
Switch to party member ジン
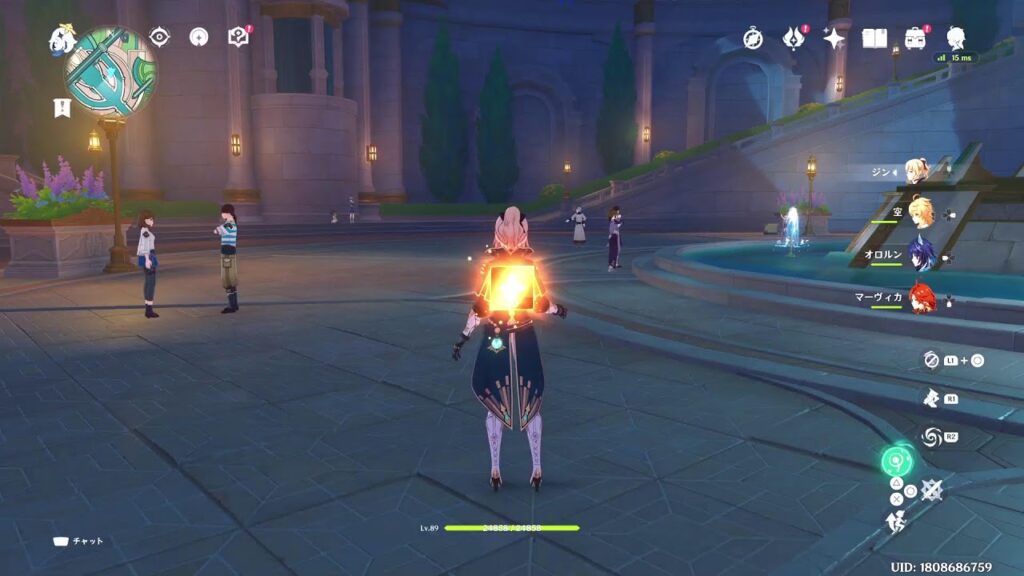pos(915,171)
